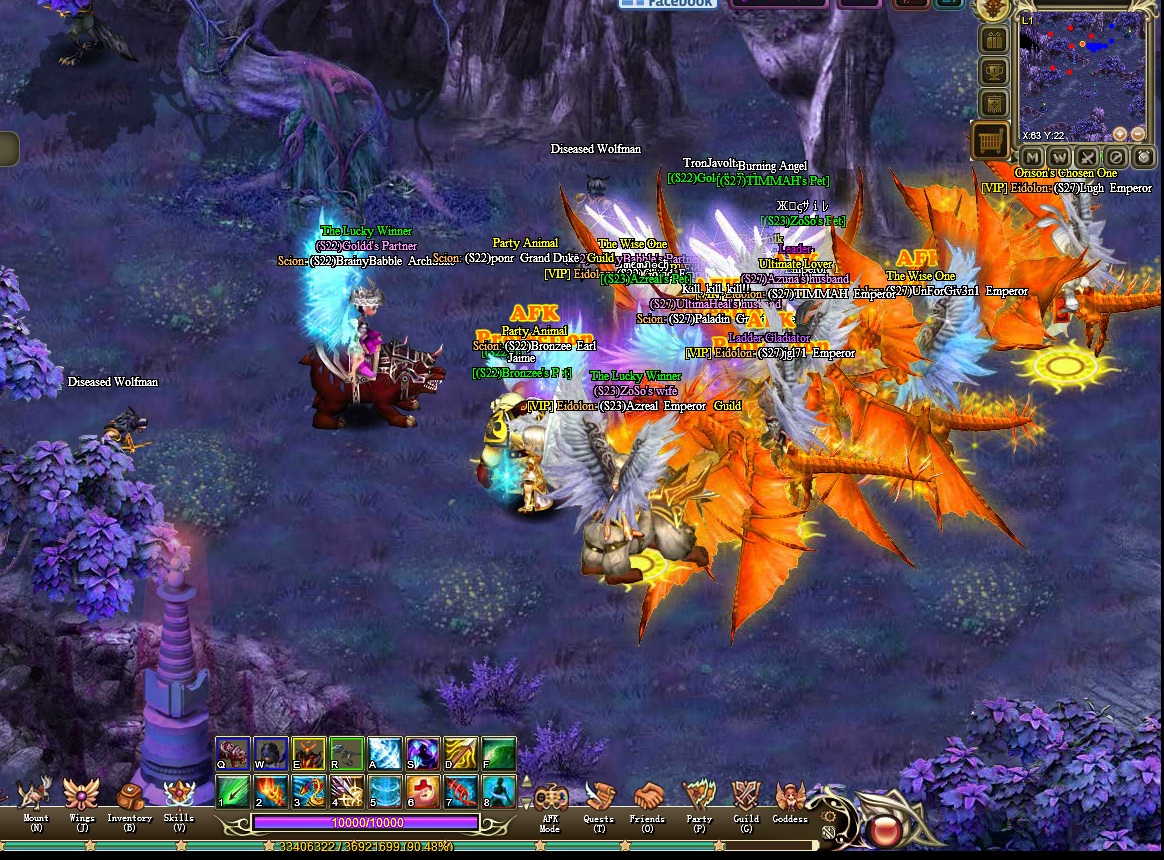1164x860 pixels.
Task: Open the Guild window
Action: [x=746, y=799]
